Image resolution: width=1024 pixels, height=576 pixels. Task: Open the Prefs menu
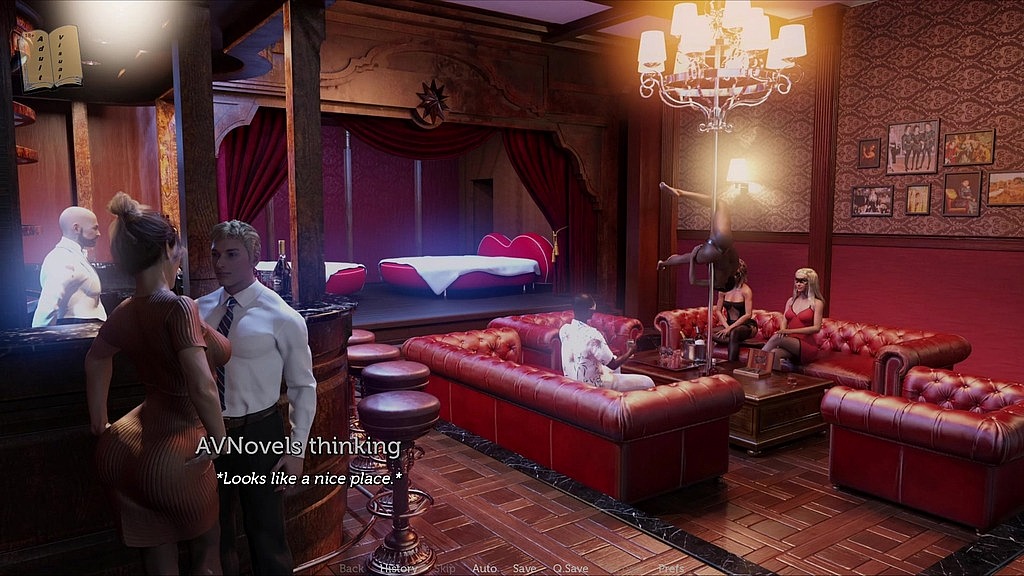click(671, 568)
